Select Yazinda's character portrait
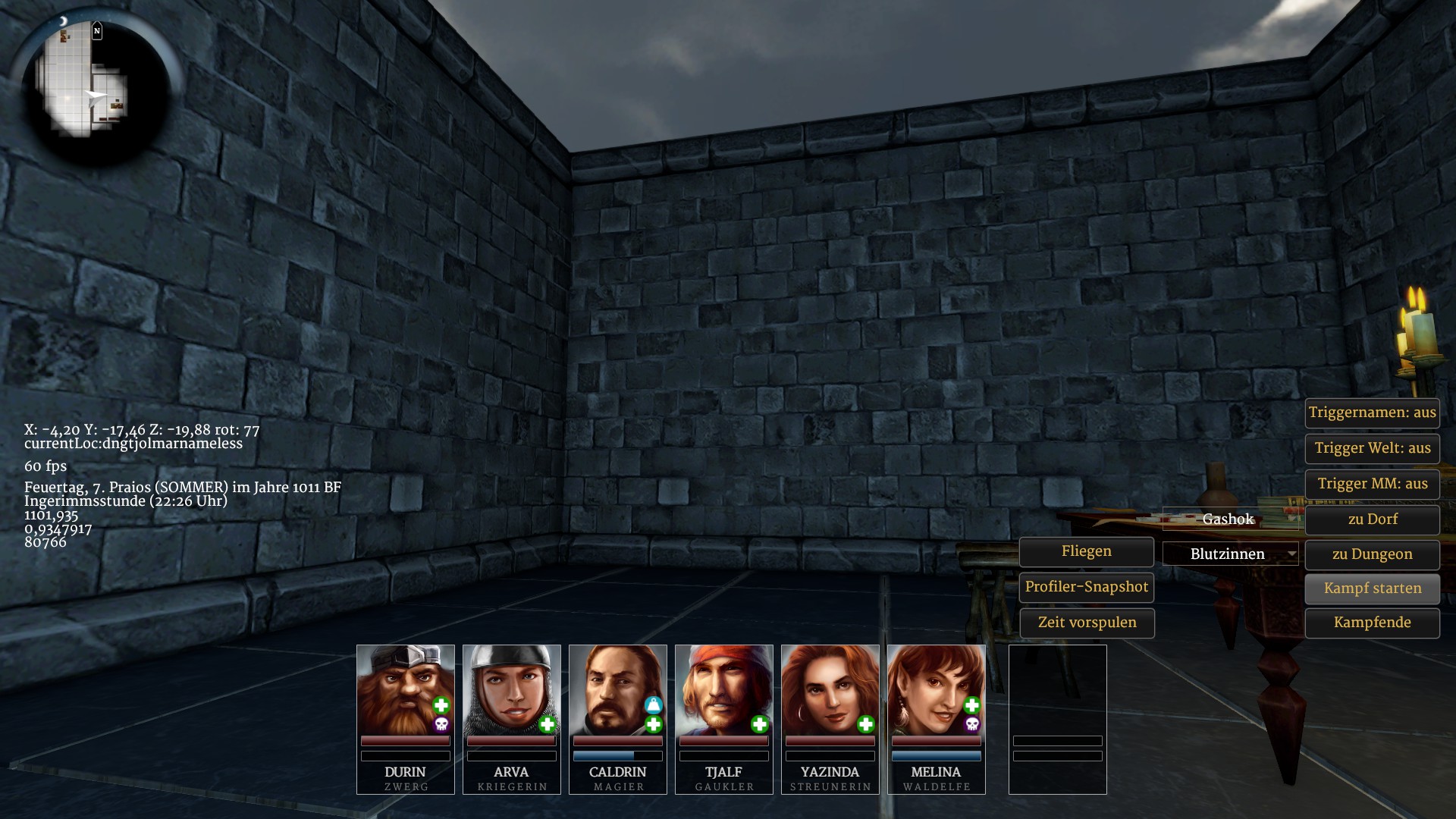Image resolution: width=1456 pixels, height=819 pixels. click(830, 690)
